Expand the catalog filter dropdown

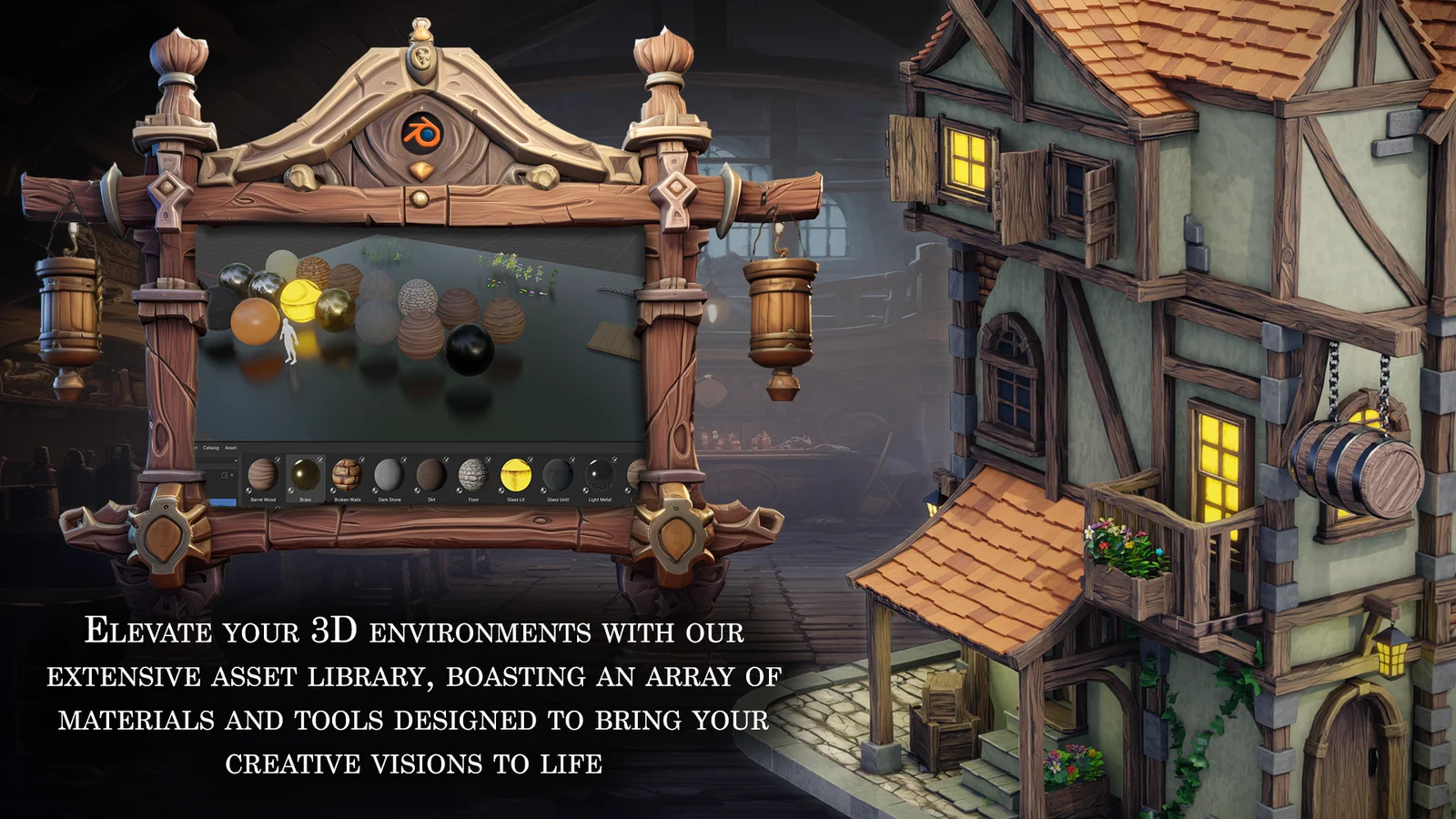(x=236, y=459)
